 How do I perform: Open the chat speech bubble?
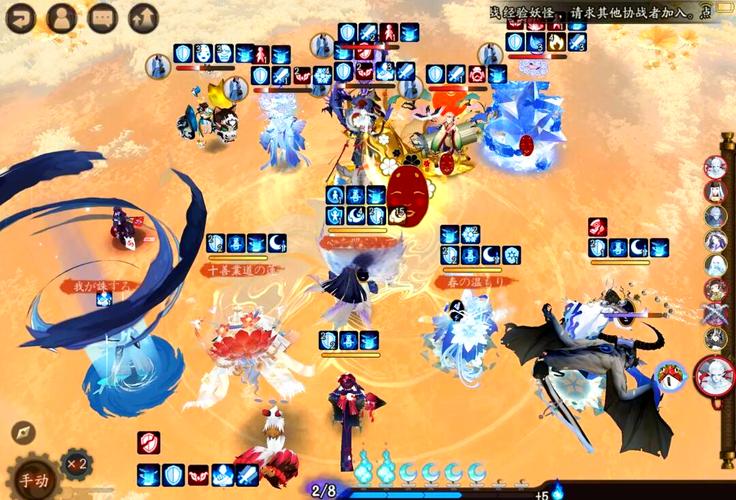tap(102, 17)
